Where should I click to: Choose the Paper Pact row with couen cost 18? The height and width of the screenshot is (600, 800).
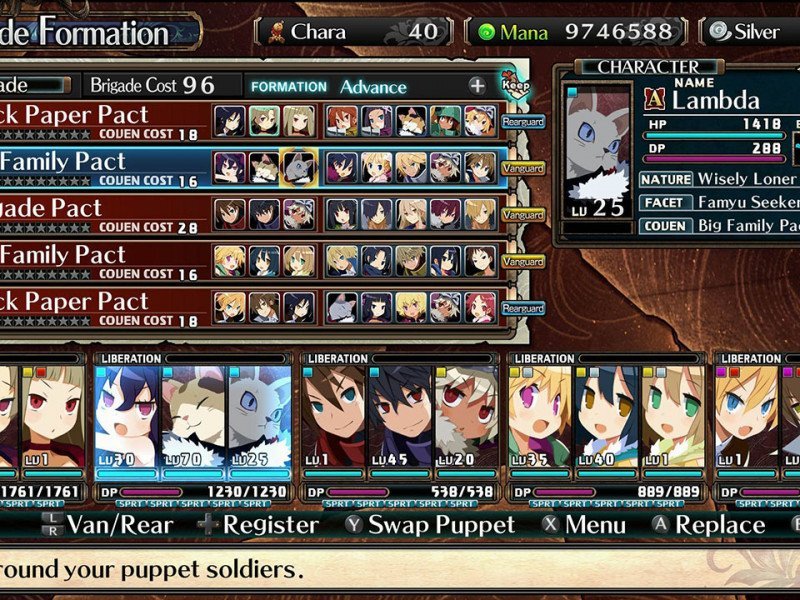[x=100, y=120]
